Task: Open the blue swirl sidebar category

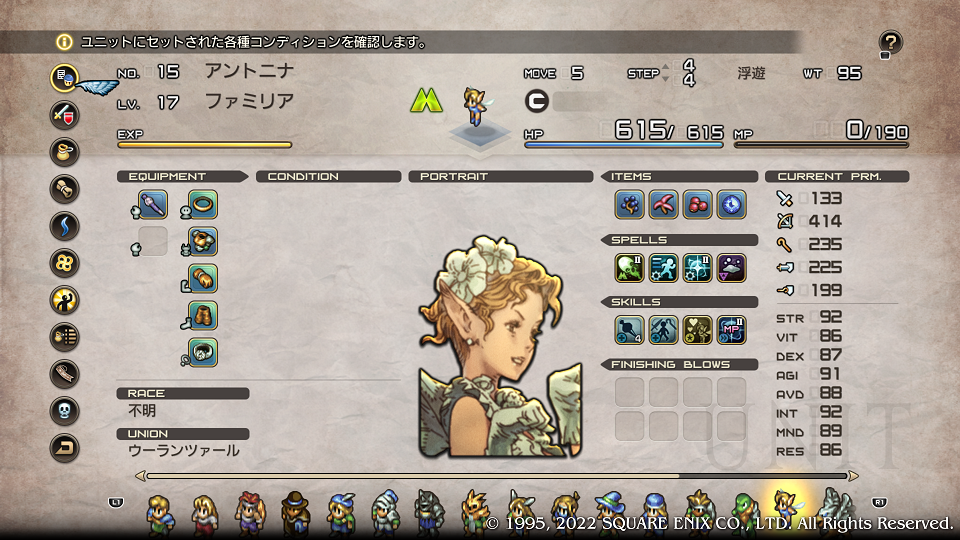Action: pyautogui.click(x=64, y=225)
